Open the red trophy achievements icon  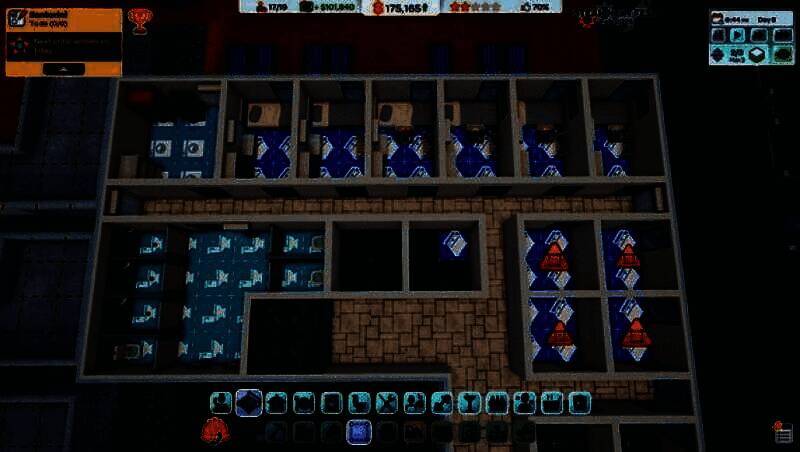(139, 20)
